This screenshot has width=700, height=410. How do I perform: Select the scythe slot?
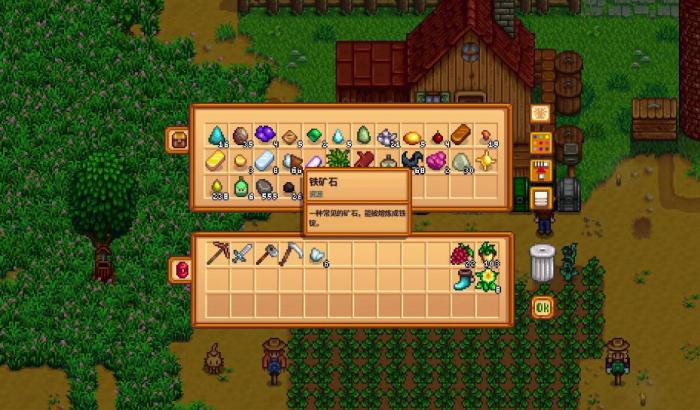click(289, 255)
